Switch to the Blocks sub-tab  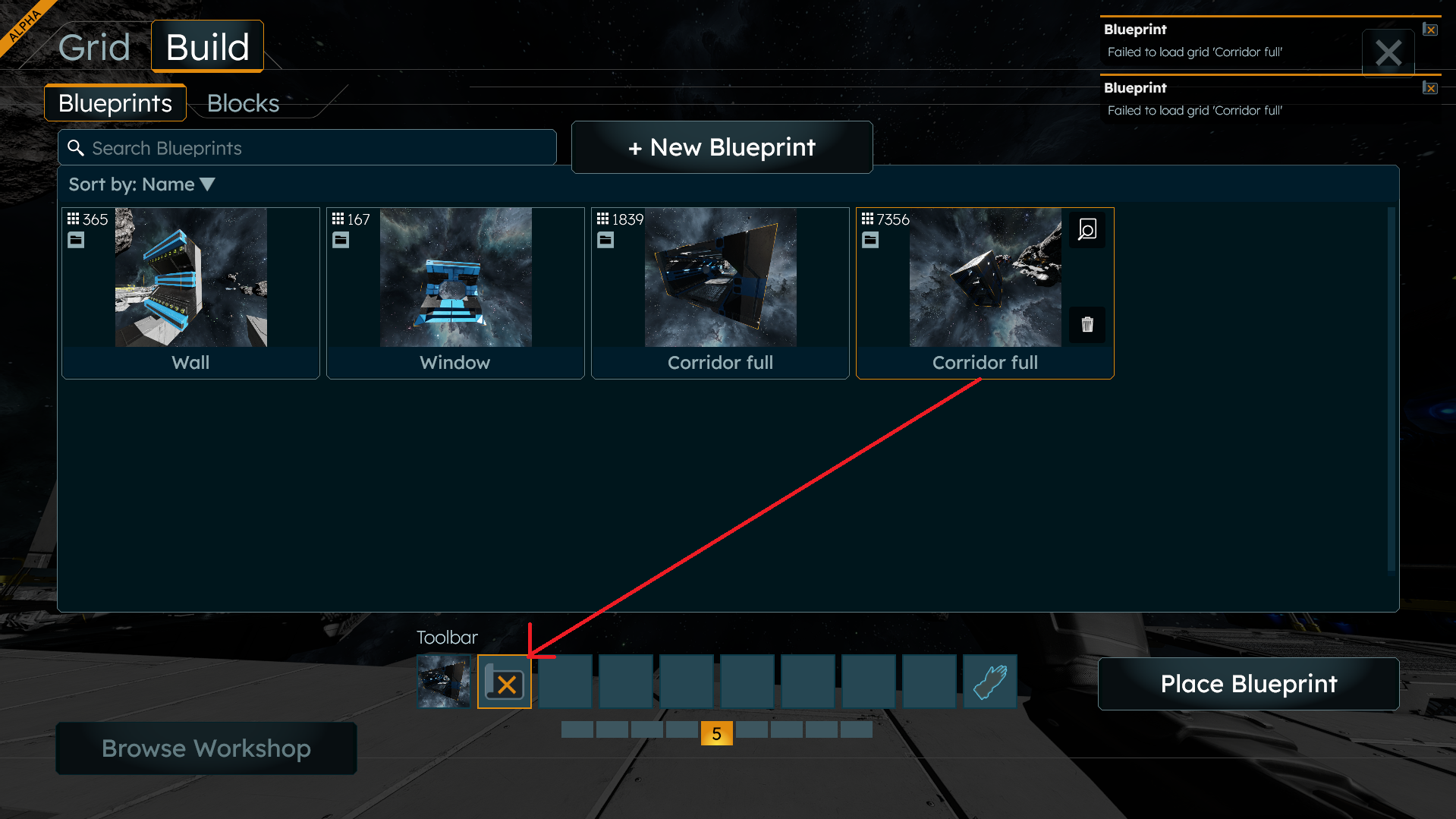[243, 103]
